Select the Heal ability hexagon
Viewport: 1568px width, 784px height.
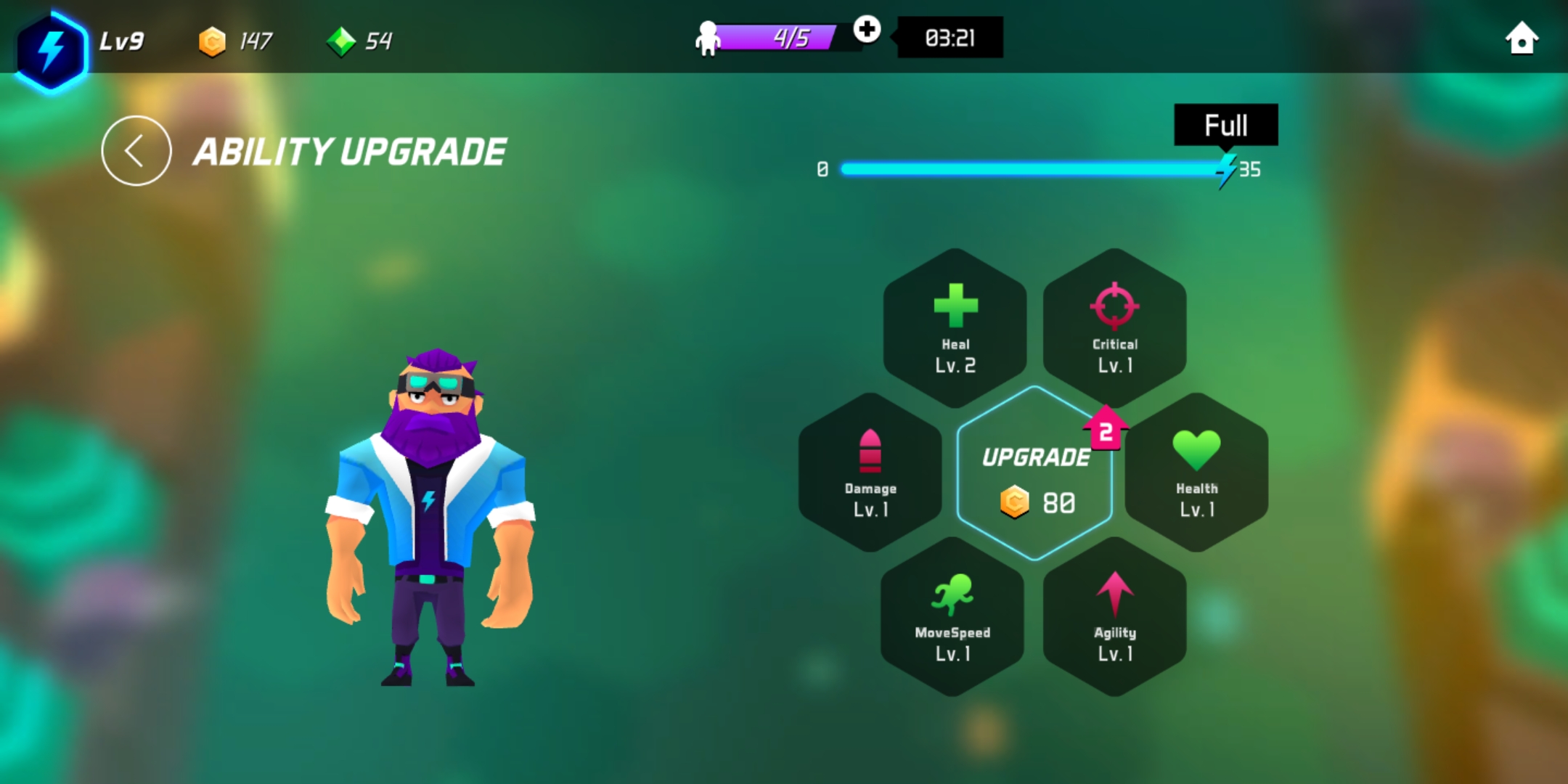tap(955, 327)
